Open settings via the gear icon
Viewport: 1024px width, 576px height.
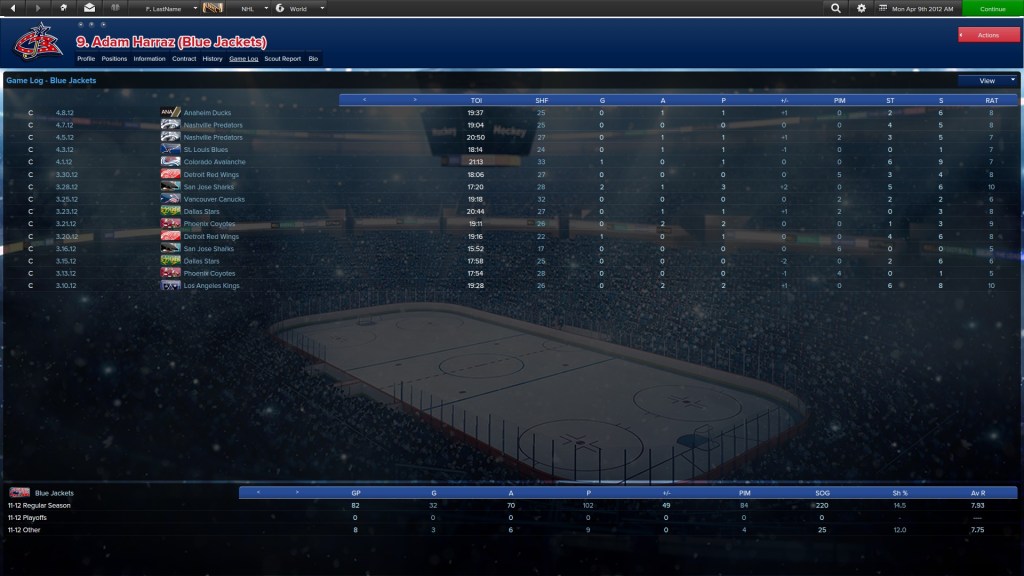(862, 8)
